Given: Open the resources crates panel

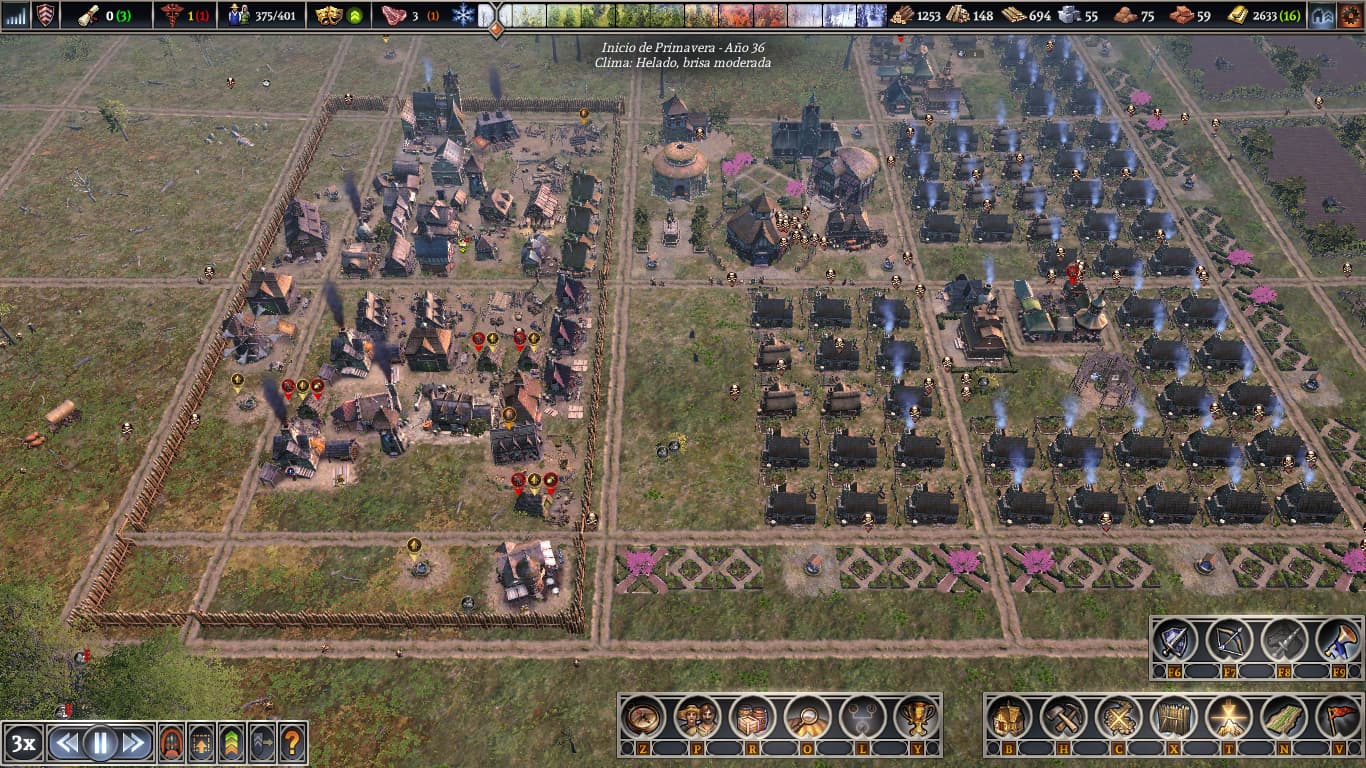Looking at the screenshot, I should coord(751,716).
